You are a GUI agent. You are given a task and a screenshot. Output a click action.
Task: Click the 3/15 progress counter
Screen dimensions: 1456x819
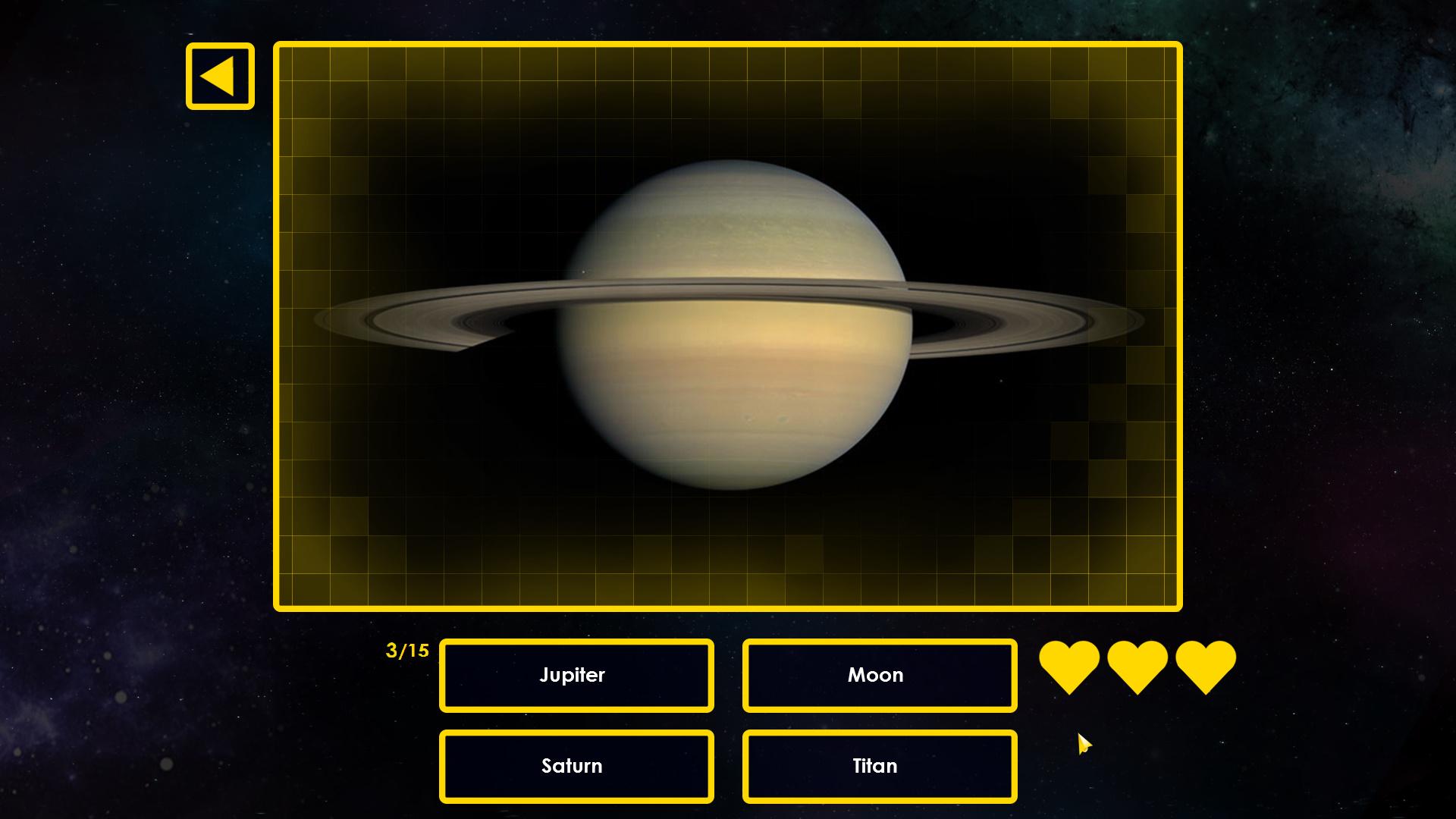point(407,650)
